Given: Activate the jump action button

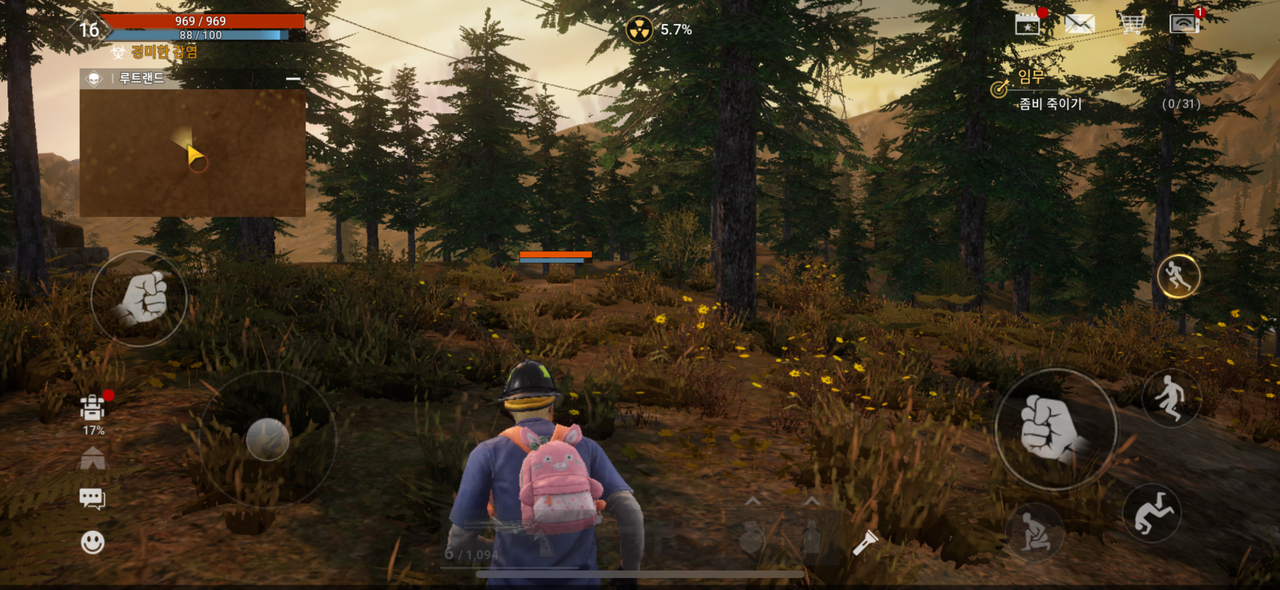Looking at the screenshot, I should (x=1171, y=398).
